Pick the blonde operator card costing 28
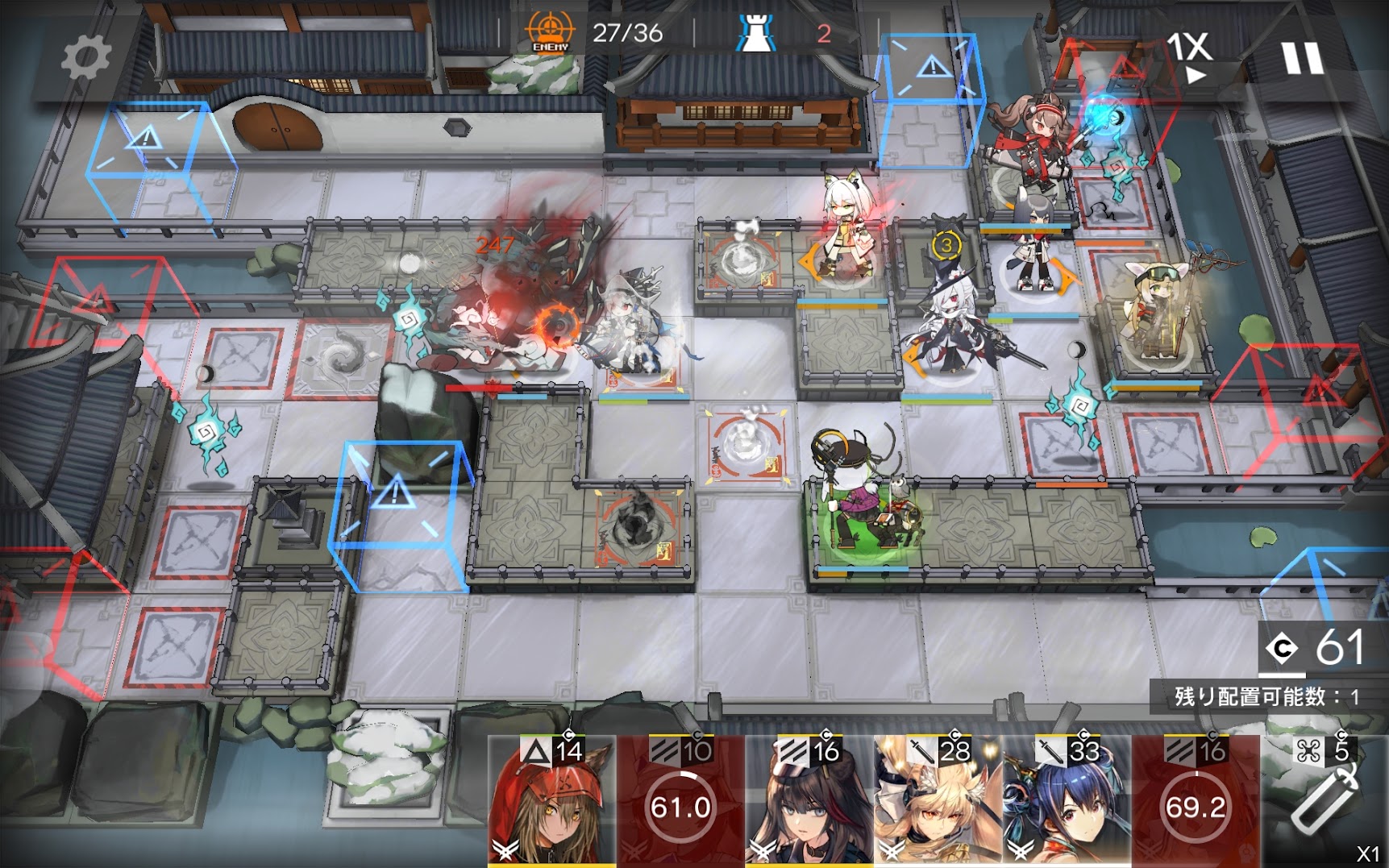Image resolution: width=1389 pixels, height=868 pixels. click(938, 802)
